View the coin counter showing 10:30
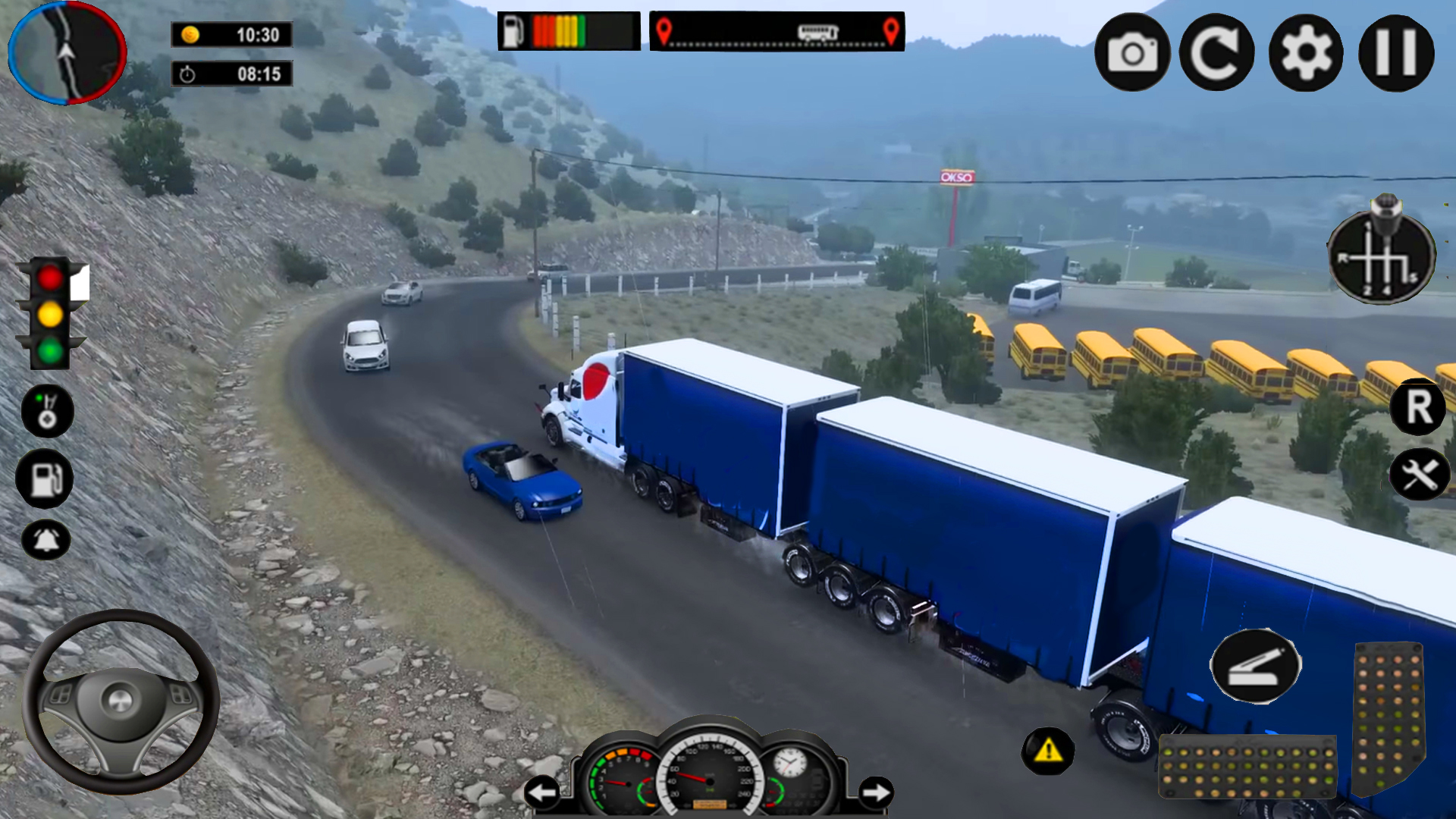This screenshot has width=1456, height=819. (x=231, y=34)
